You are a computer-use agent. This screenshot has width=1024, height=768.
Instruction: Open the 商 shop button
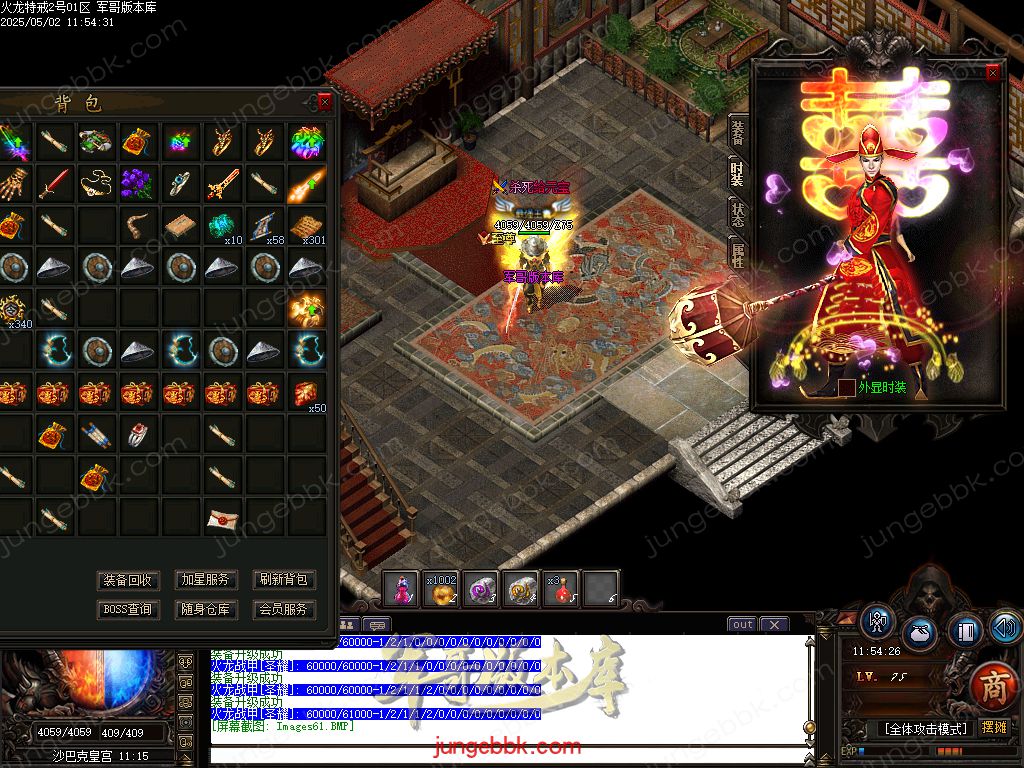(x=991, y=689)
